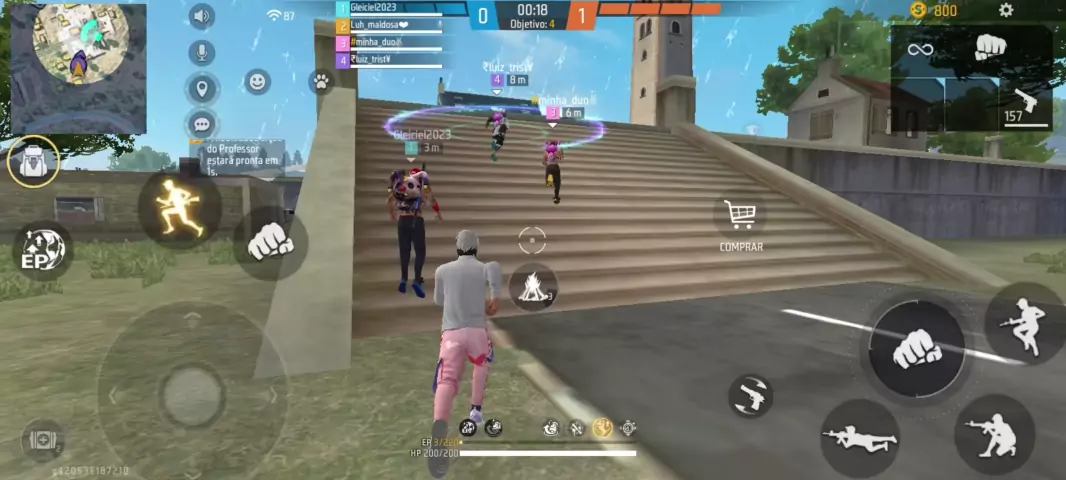Toggle the microphone voice chat
This screenshot has width=1066, height=480.
pyautogui.click(x=202, y=53)
